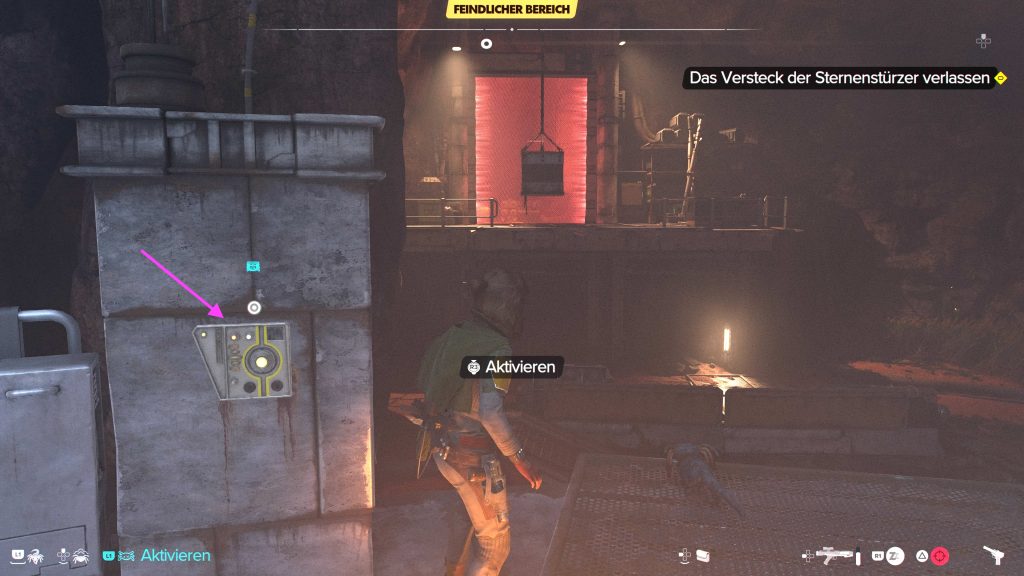This screenshot has height=576, width=1024.
Task: Click the 'Feindlicher Bereich' area banner
Action: point(512,9)
